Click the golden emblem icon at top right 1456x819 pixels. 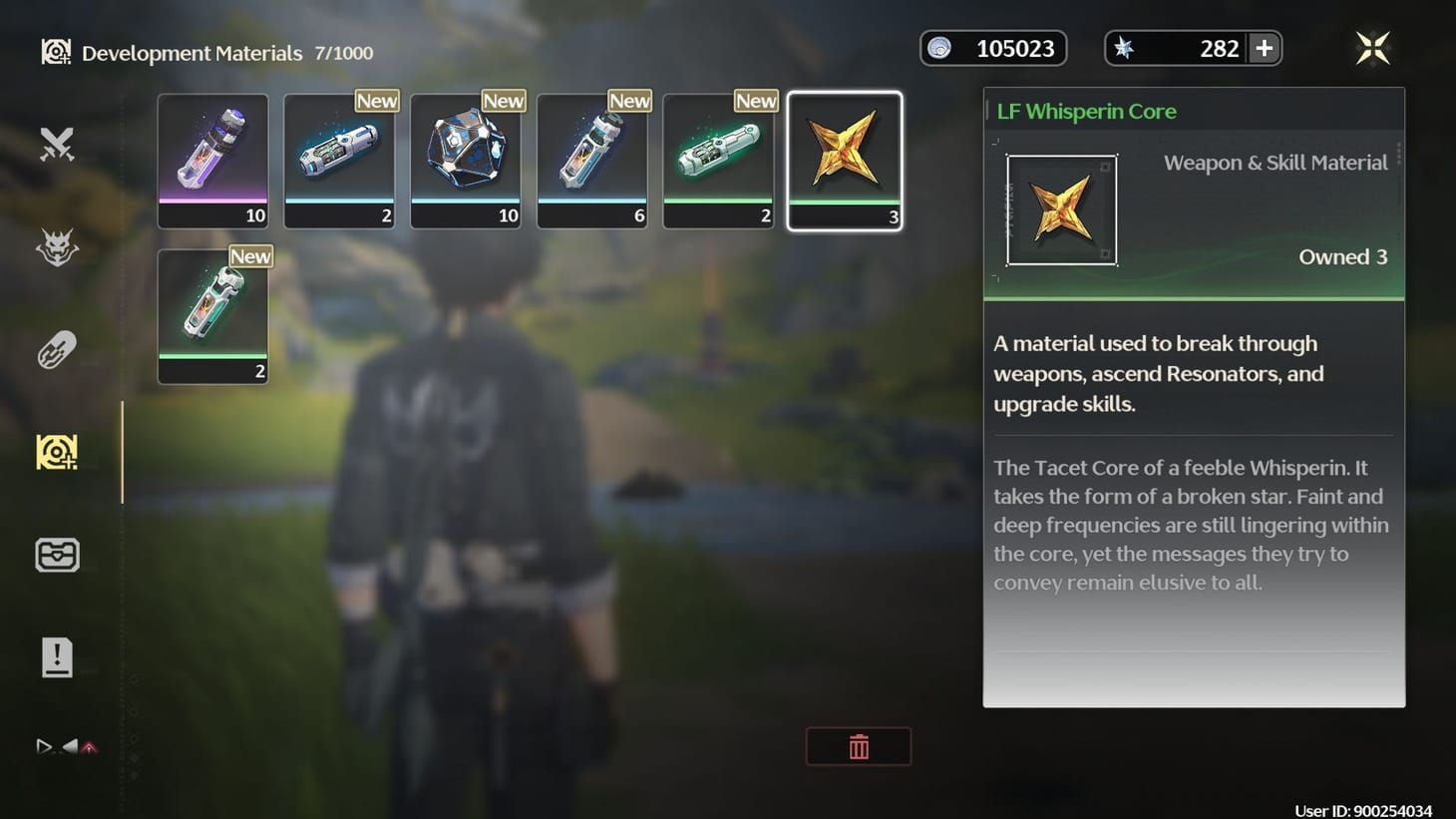tap(1372, 47)
